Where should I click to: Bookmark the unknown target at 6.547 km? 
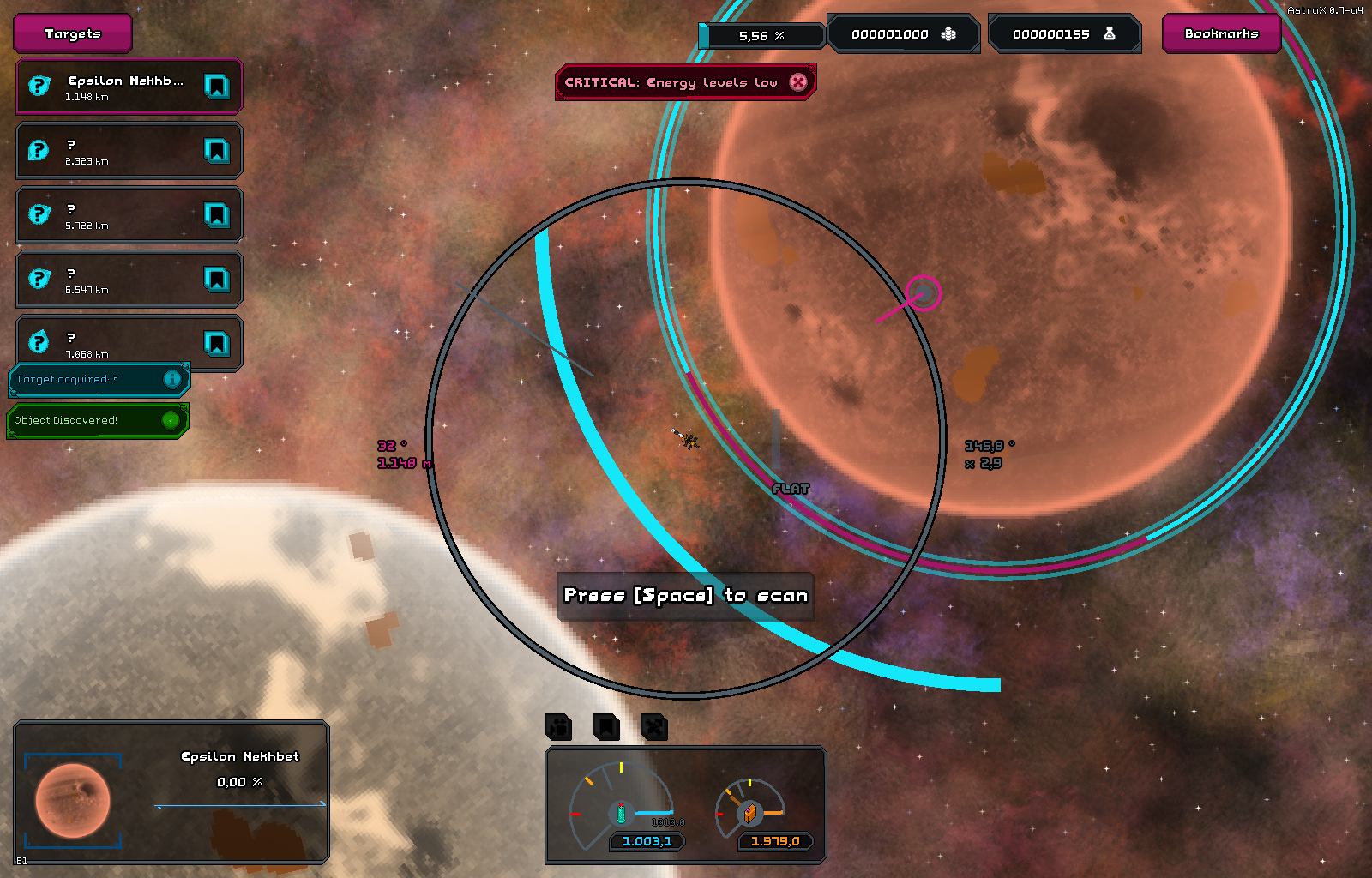click(216, 280)
